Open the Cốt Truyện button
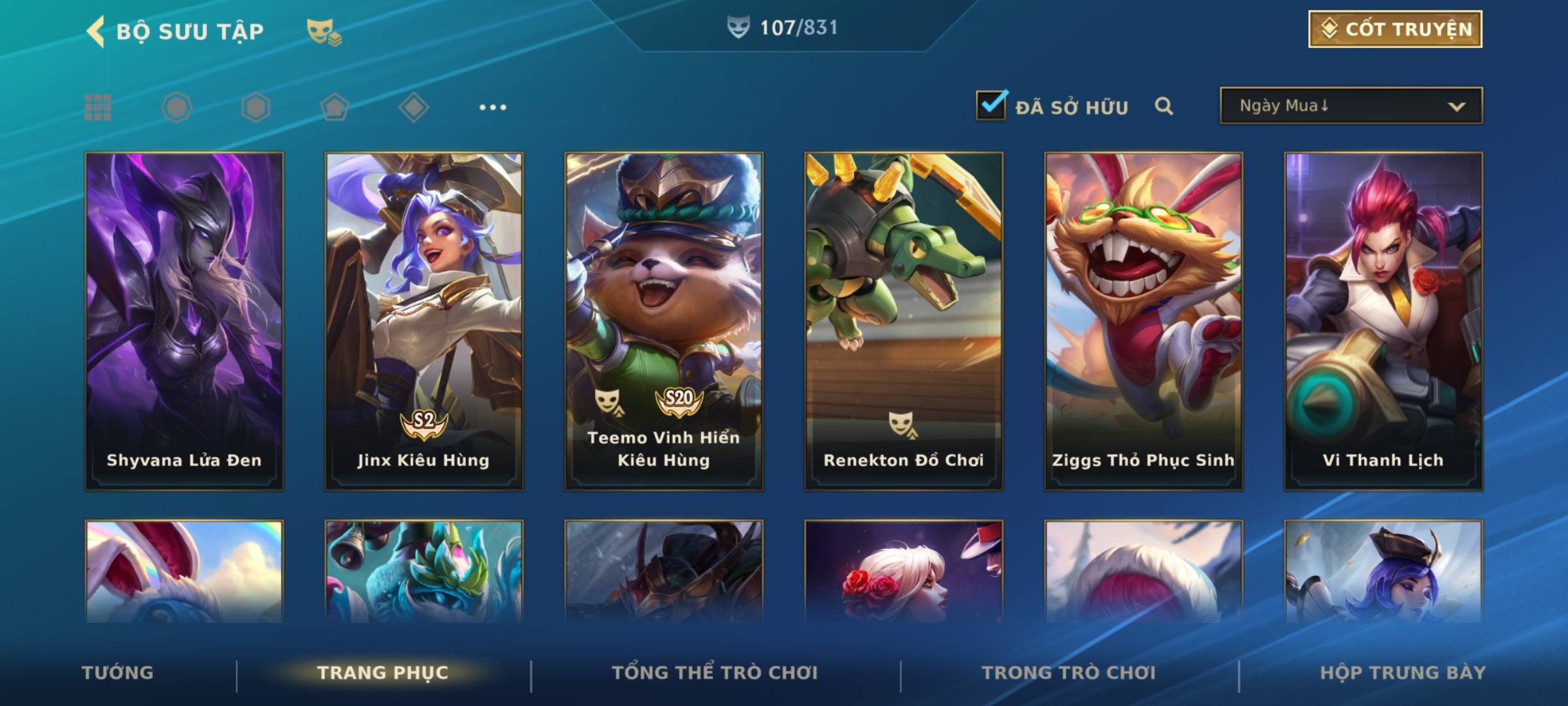The image size is (1568, 706). click(1395, 29)
